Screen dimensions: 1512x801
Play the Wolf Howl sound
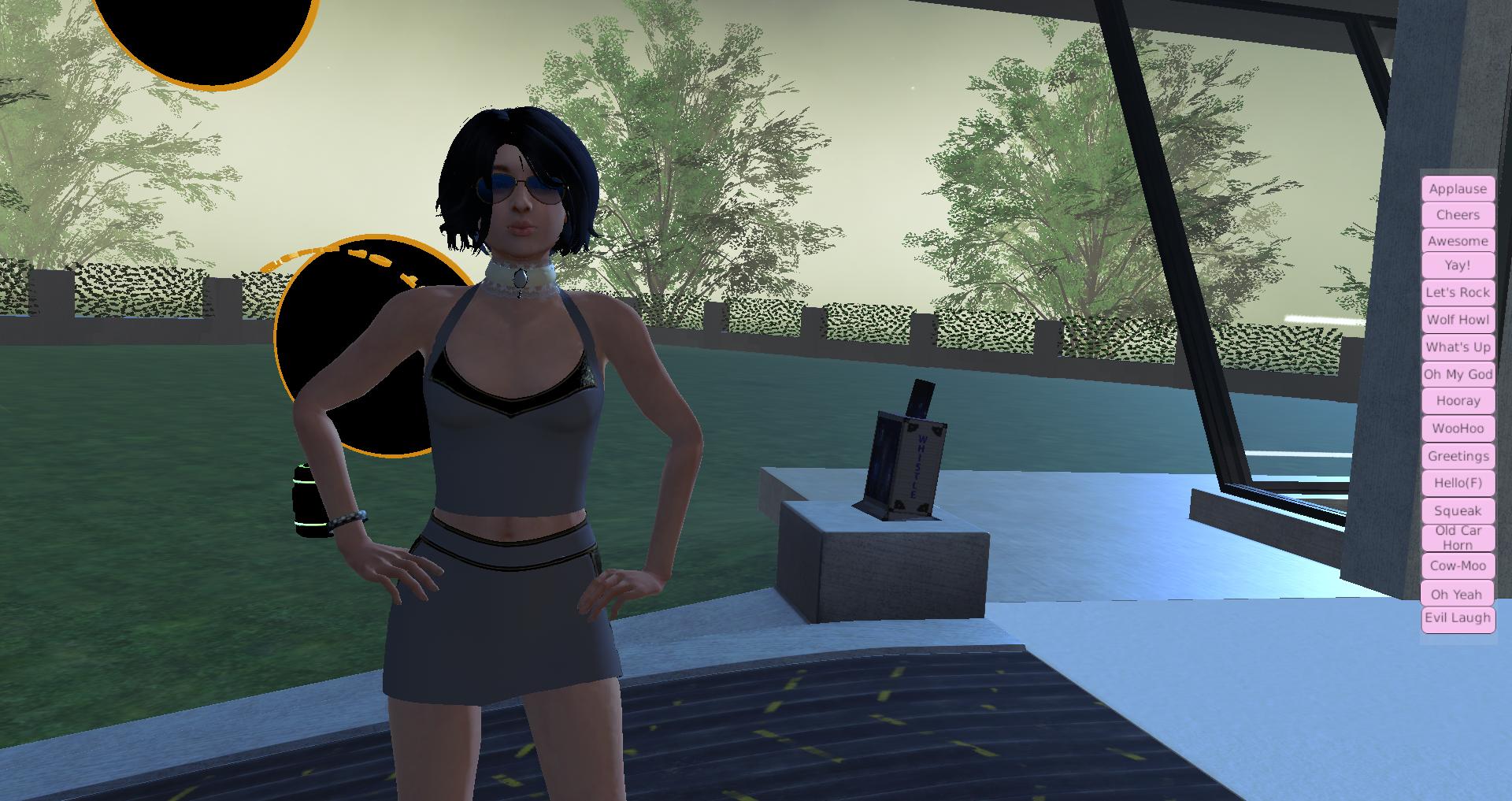pyautogui.click(x=1458, y=320)
